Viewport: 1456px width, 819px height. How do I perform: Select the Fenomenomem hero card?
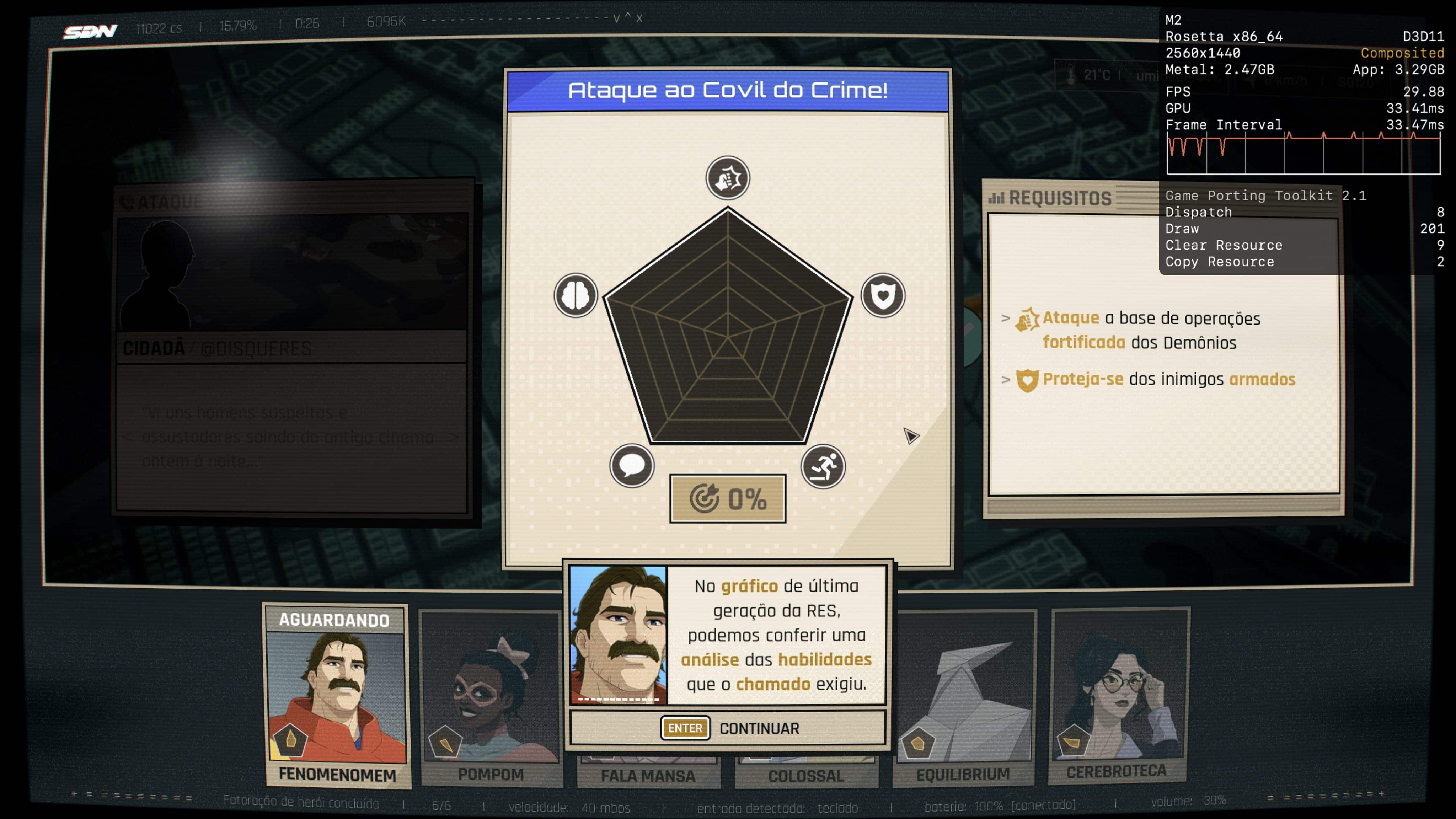[337, 695]
